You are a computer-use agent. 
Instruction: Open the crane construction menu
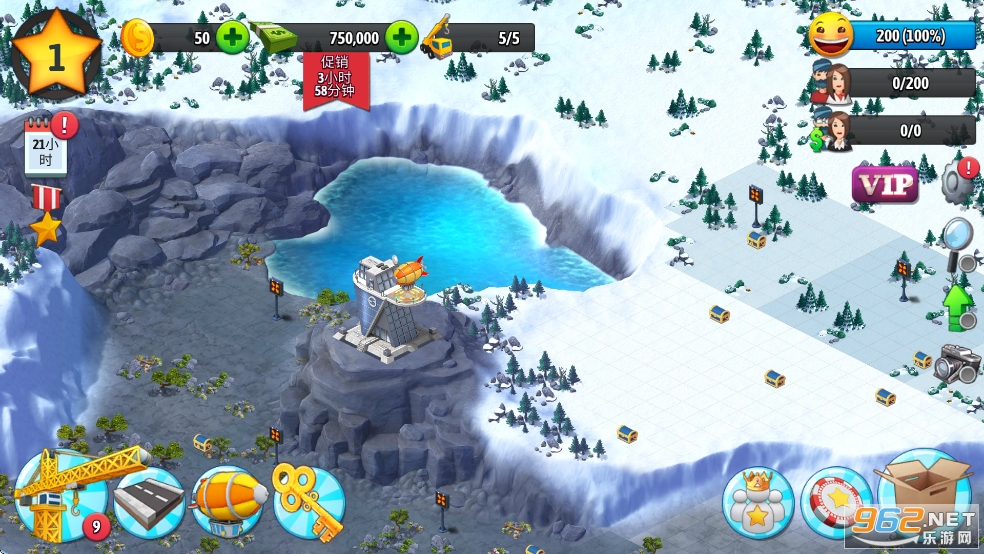point(60,495)
